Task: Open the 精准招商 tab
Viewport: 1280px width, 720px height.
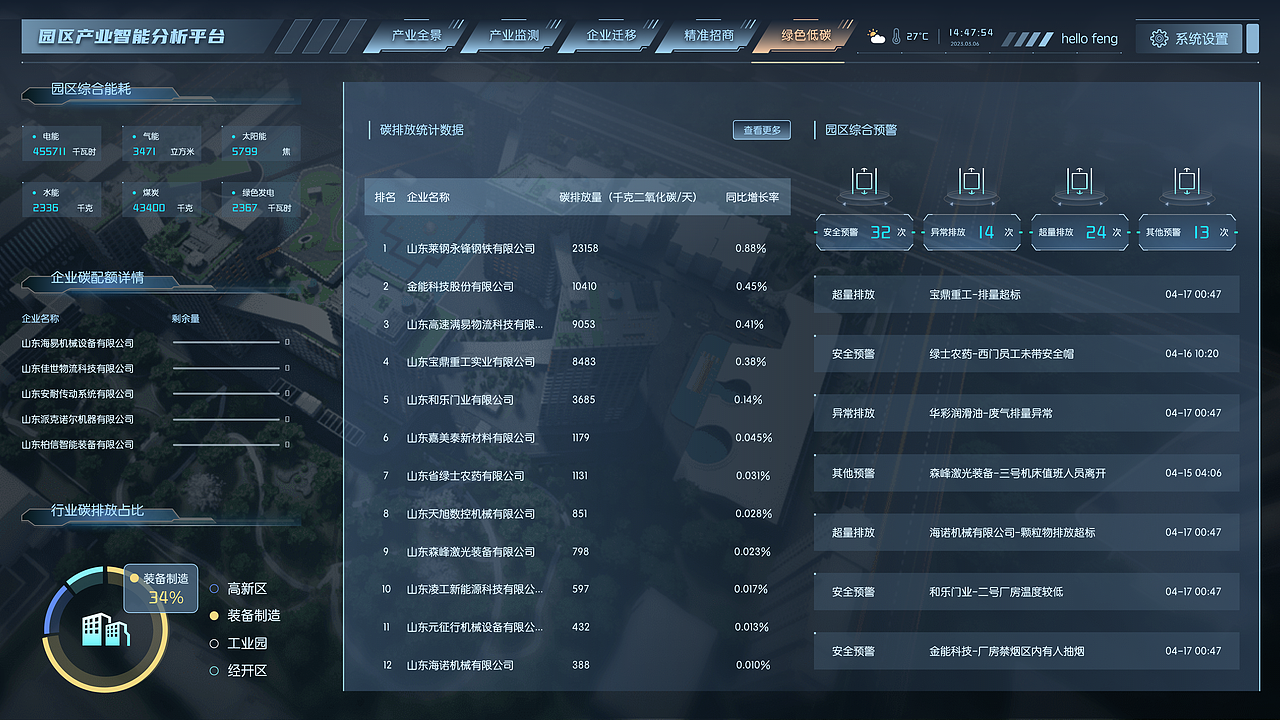Action: (x=709, y=34)
